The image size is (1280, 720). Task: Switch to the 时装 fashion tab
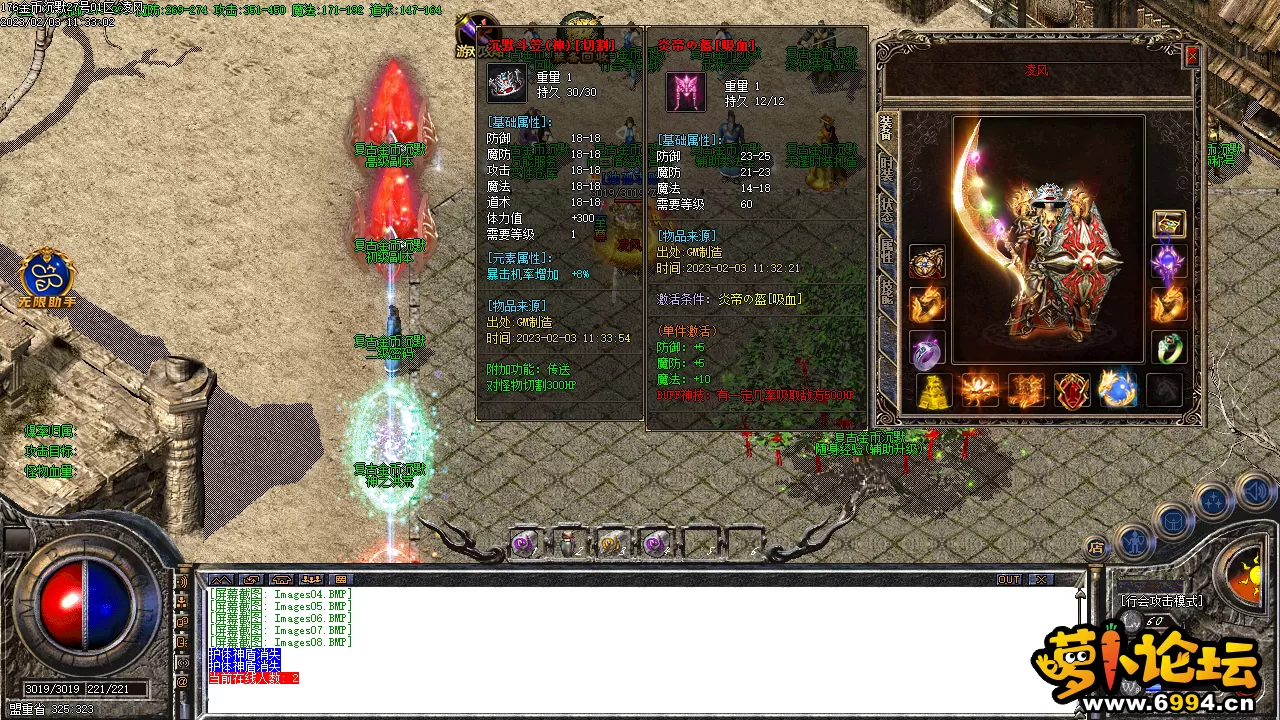pyautogui.click(x=887, y=168)
